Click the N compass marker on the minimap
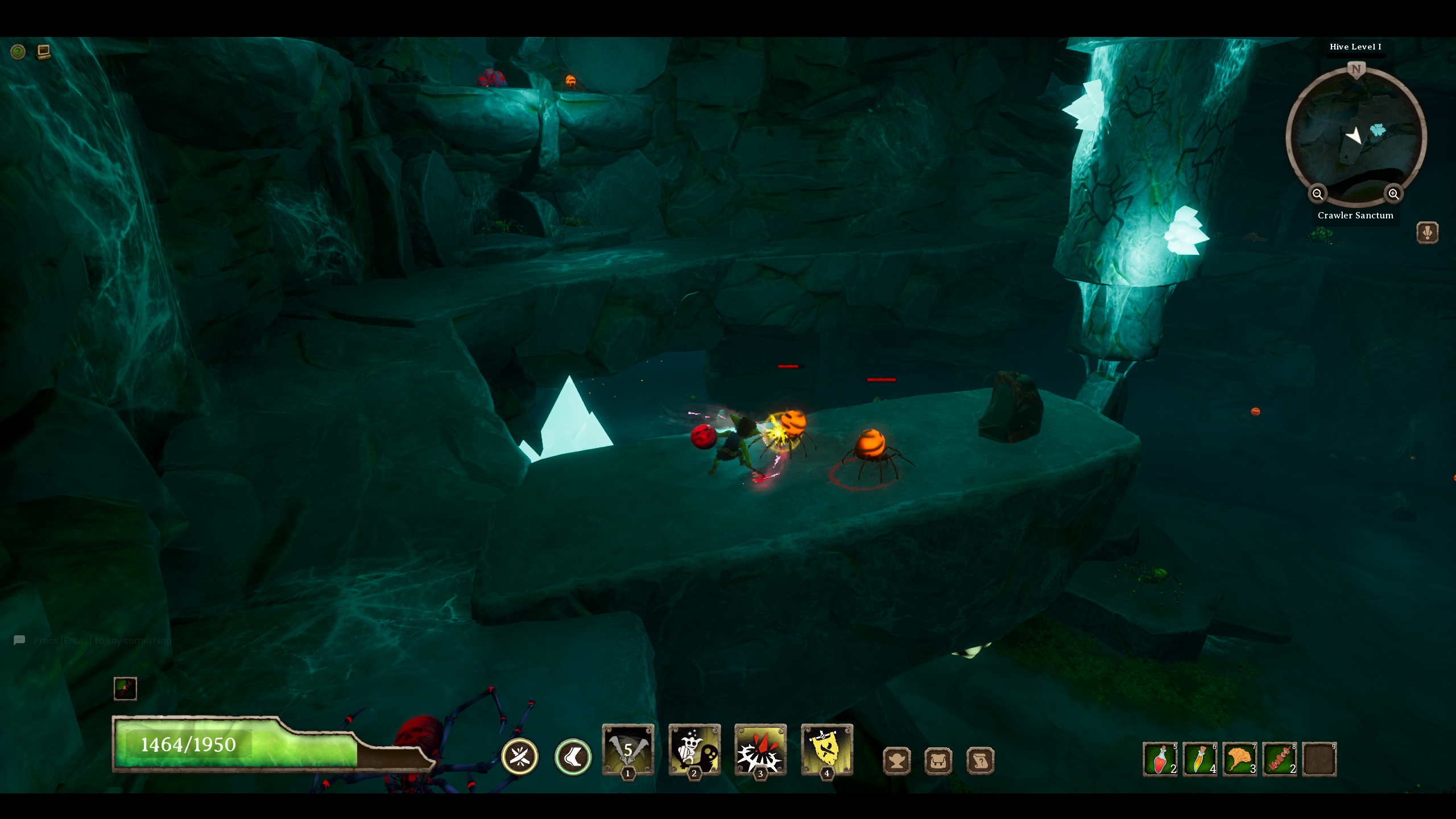Image resolution: width=1456 pixels, height=819 pixels. tap(1356, 69)
